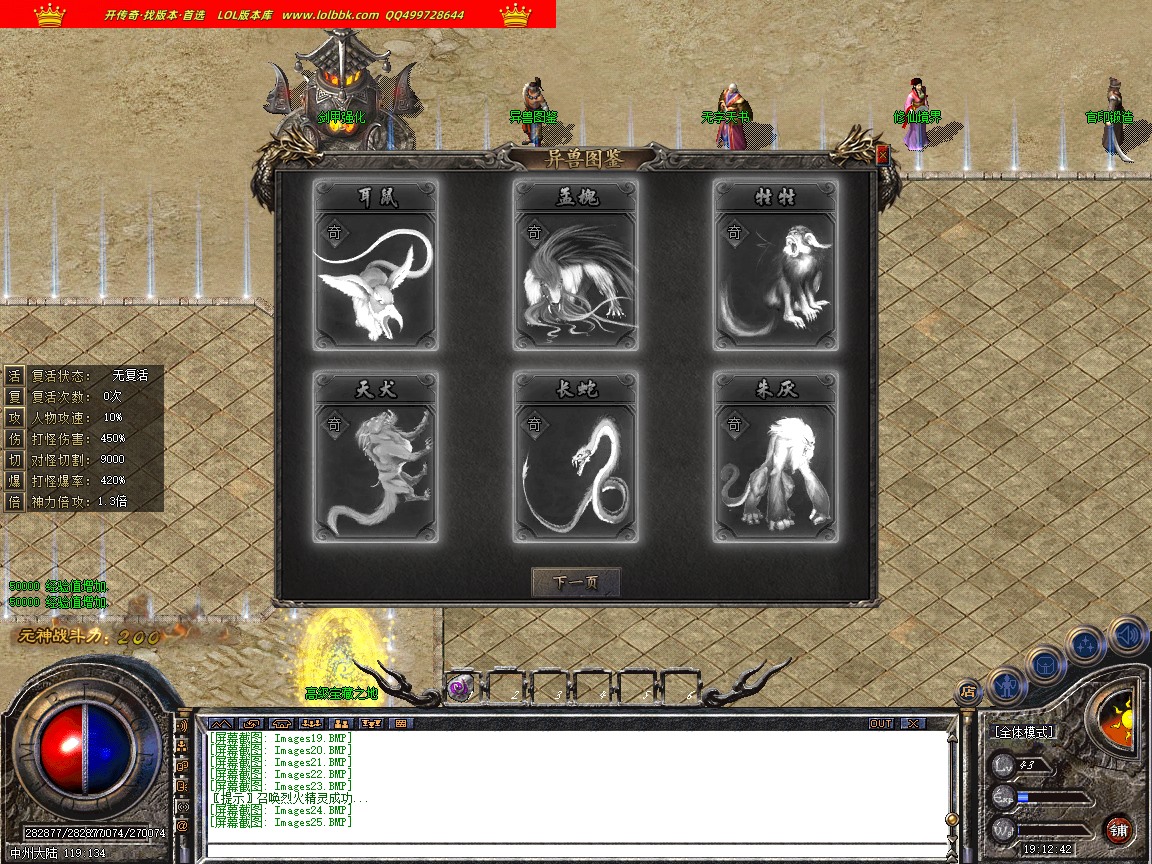Close the 异兽图鉴 bestiary window
The height and width of the screenshot is (864, 1152).
[882, 155]
